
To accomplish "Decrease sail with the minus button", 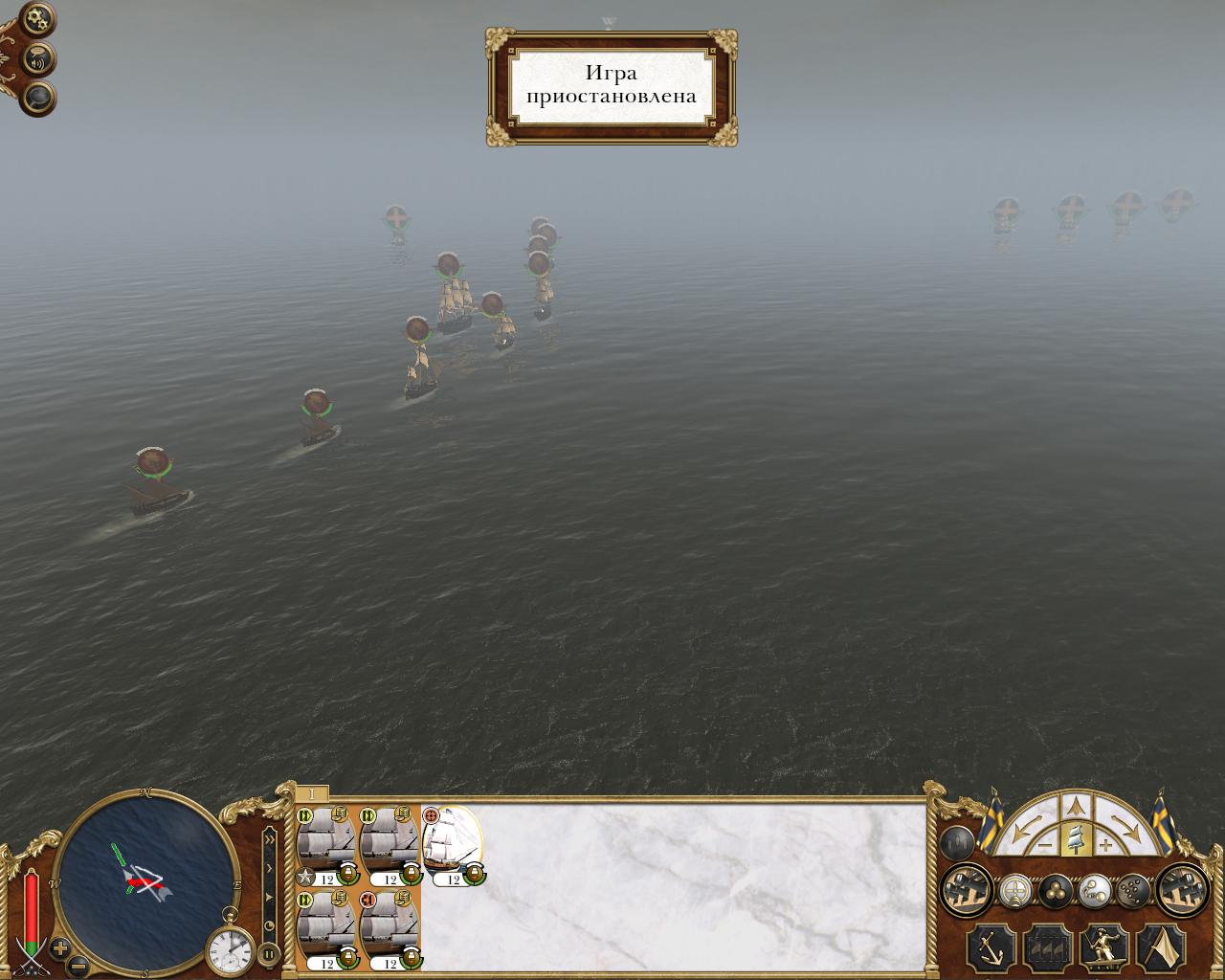I will click(x=1045, y=846).
